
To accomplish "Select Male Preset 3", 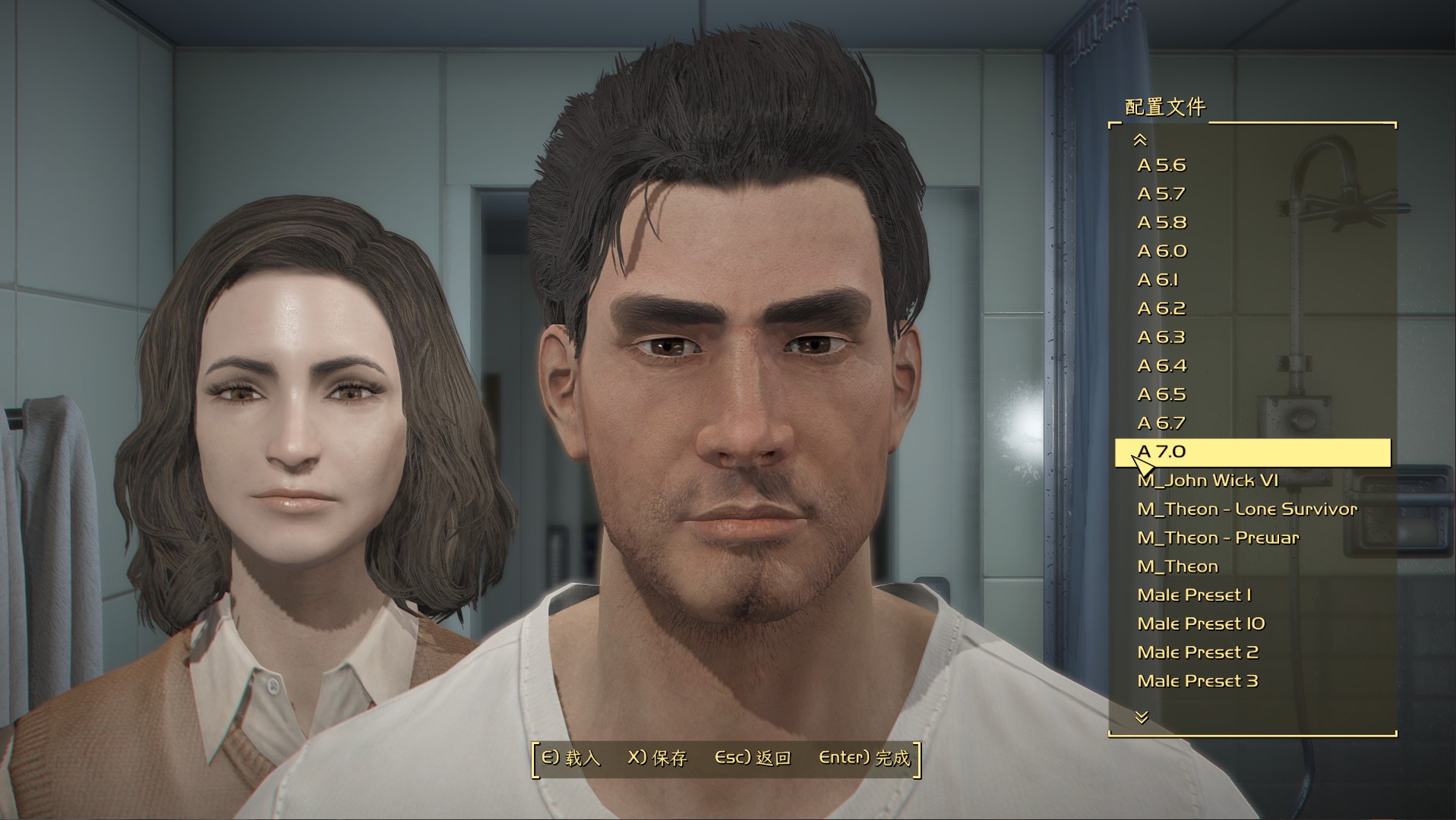I will coord(1198,681).
